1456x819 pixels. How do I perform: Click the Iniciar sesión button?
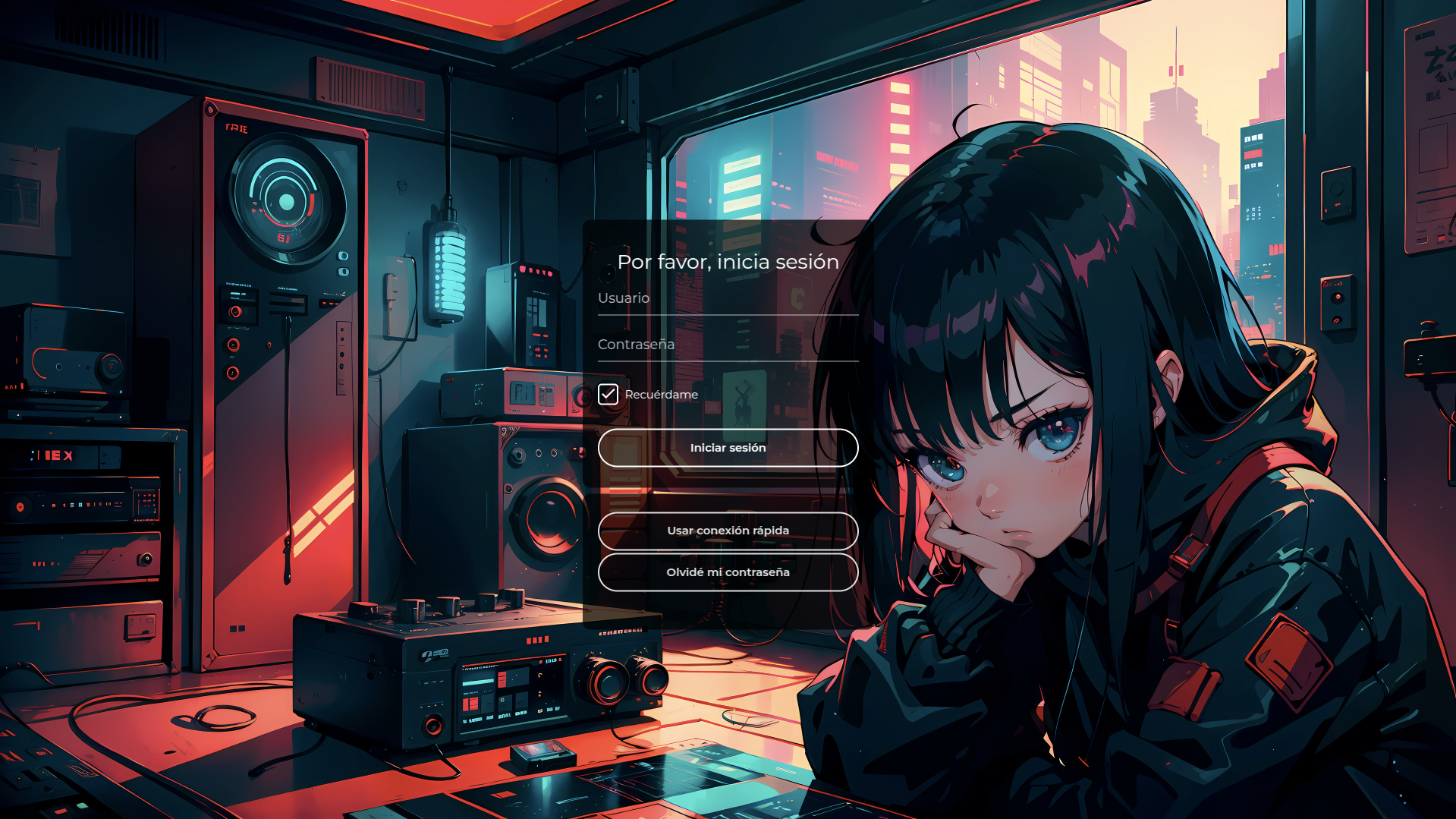[728, 448]
